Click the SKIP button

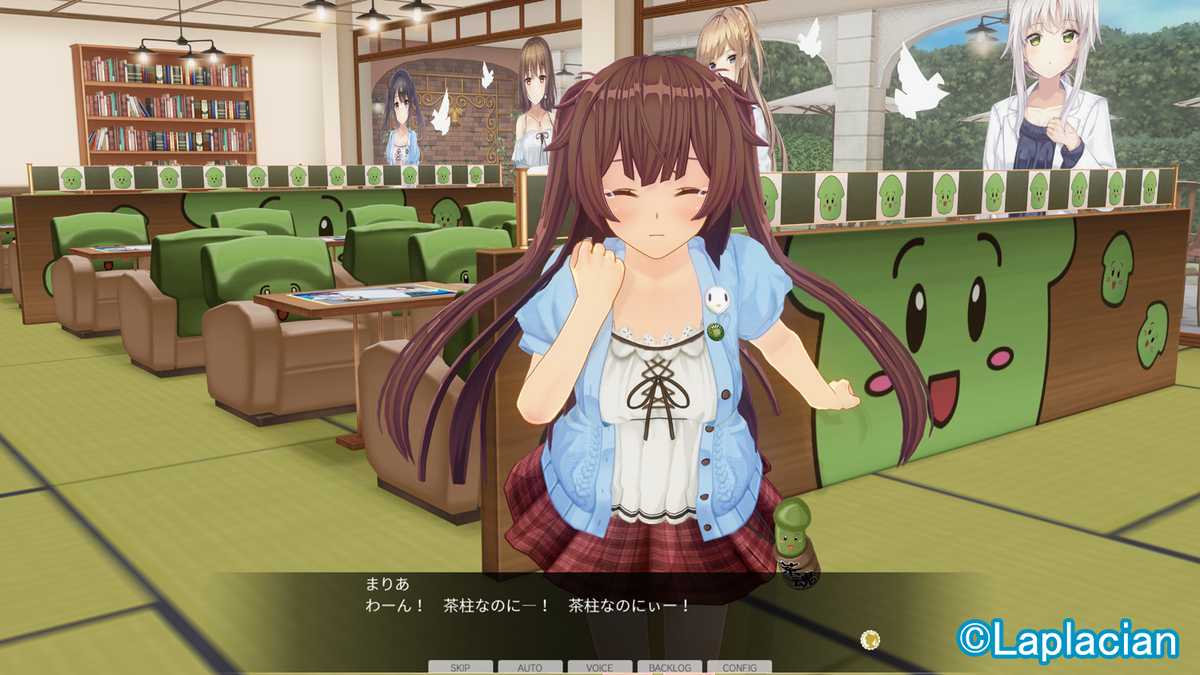(x=460, y=667)
